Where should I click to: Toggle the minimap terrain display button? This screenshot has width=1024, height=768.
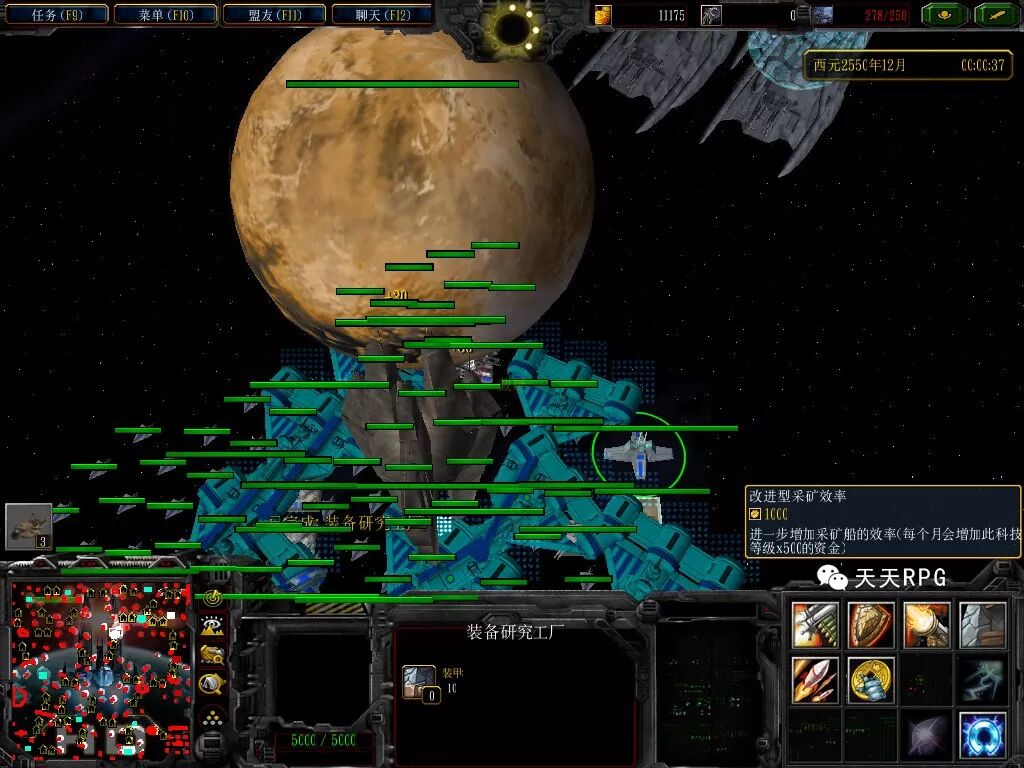click(x=212, y=627)
